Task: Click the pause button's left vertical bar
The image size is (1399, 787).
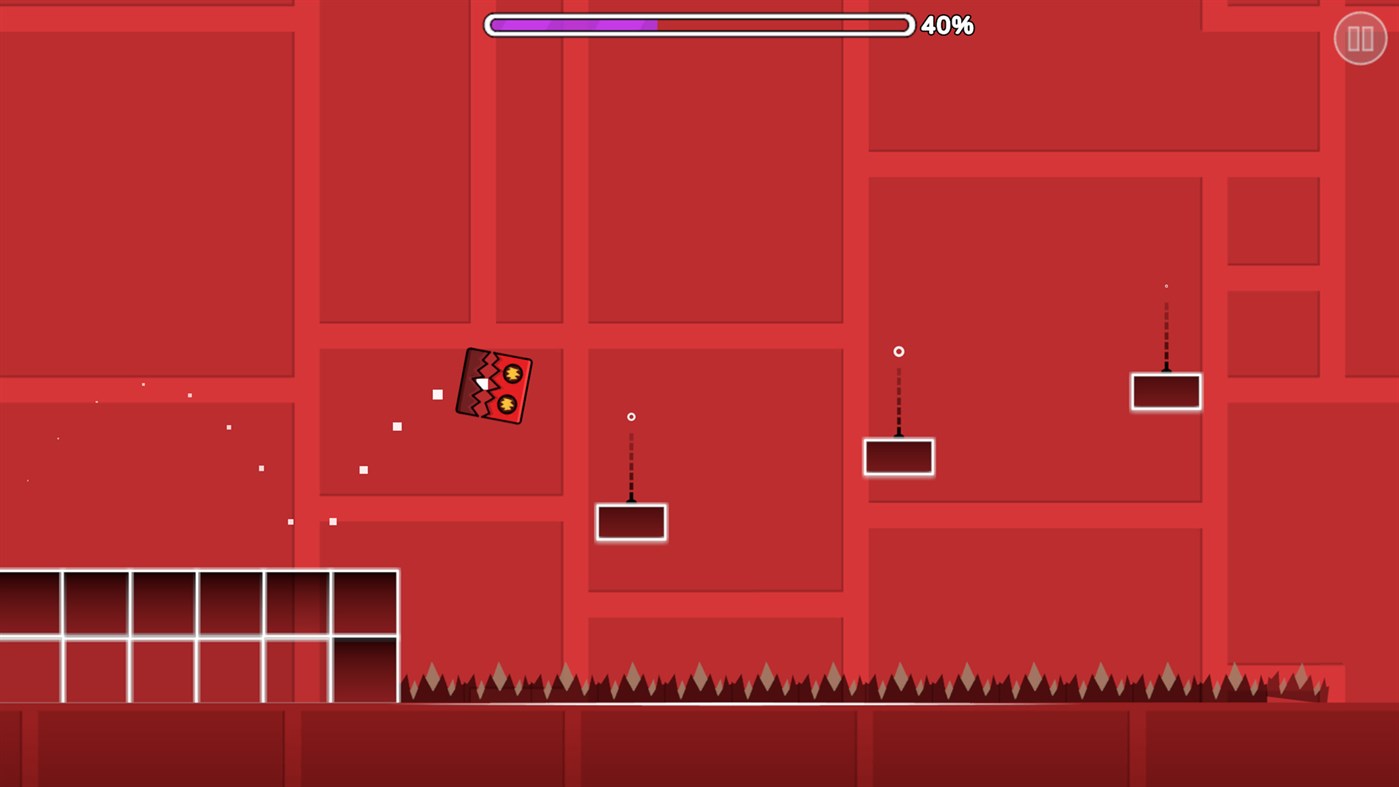Action: point(1354,37)
